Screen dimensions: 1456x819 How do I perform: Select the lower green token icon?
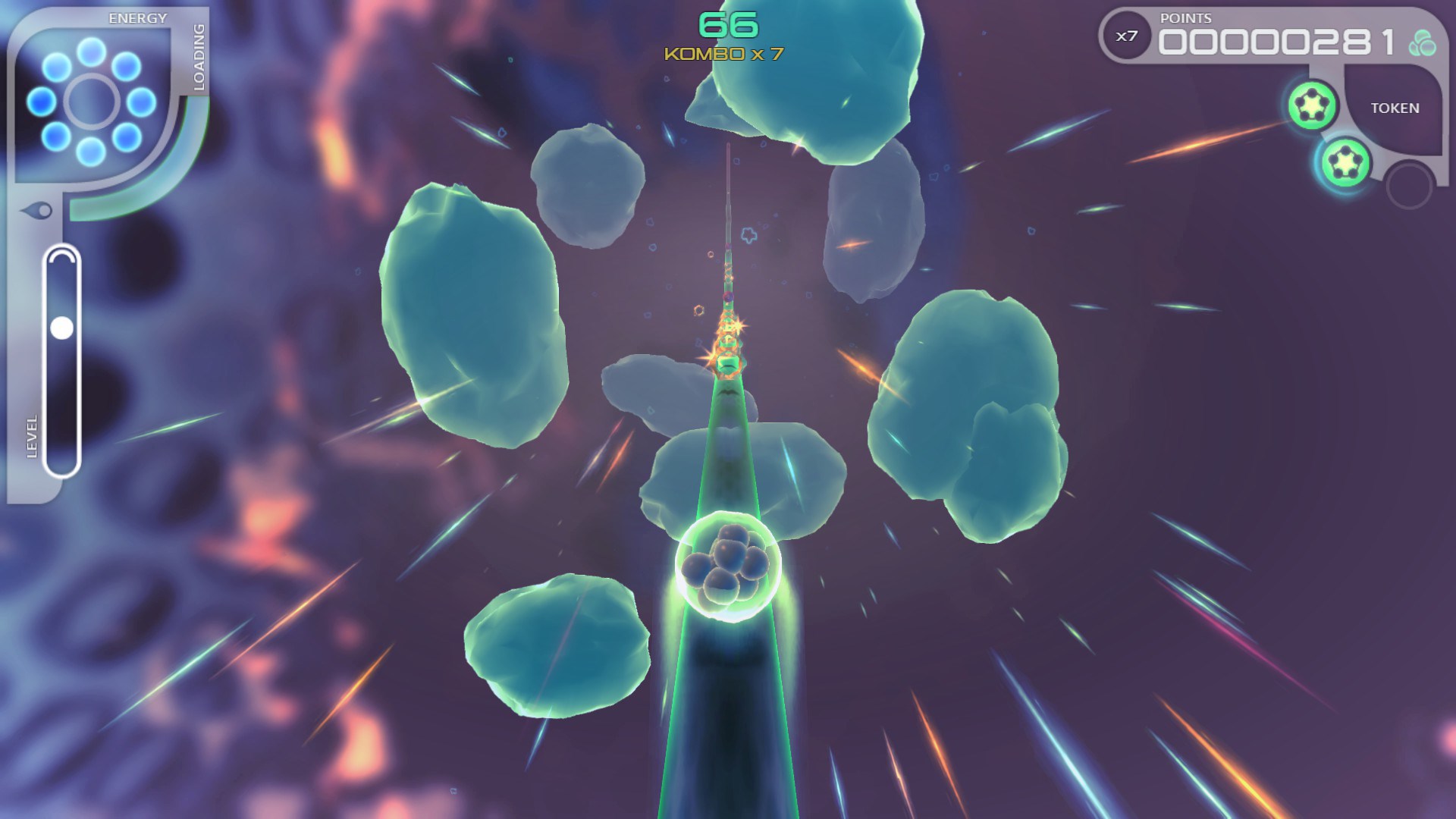pyautogui.click(x=1345, y=163)
